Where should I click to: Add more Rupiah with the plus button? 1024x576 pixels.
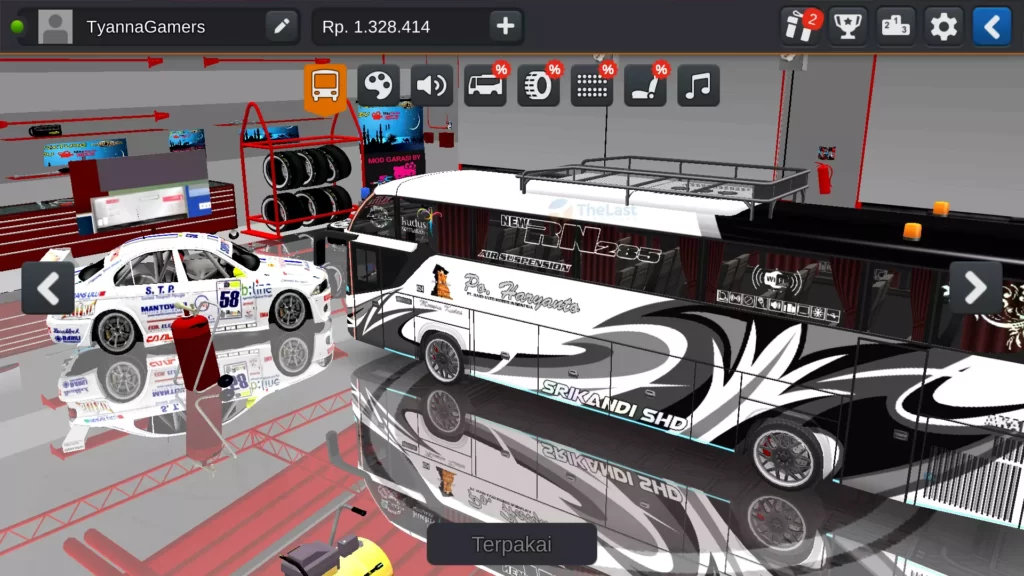pos(506,27)
